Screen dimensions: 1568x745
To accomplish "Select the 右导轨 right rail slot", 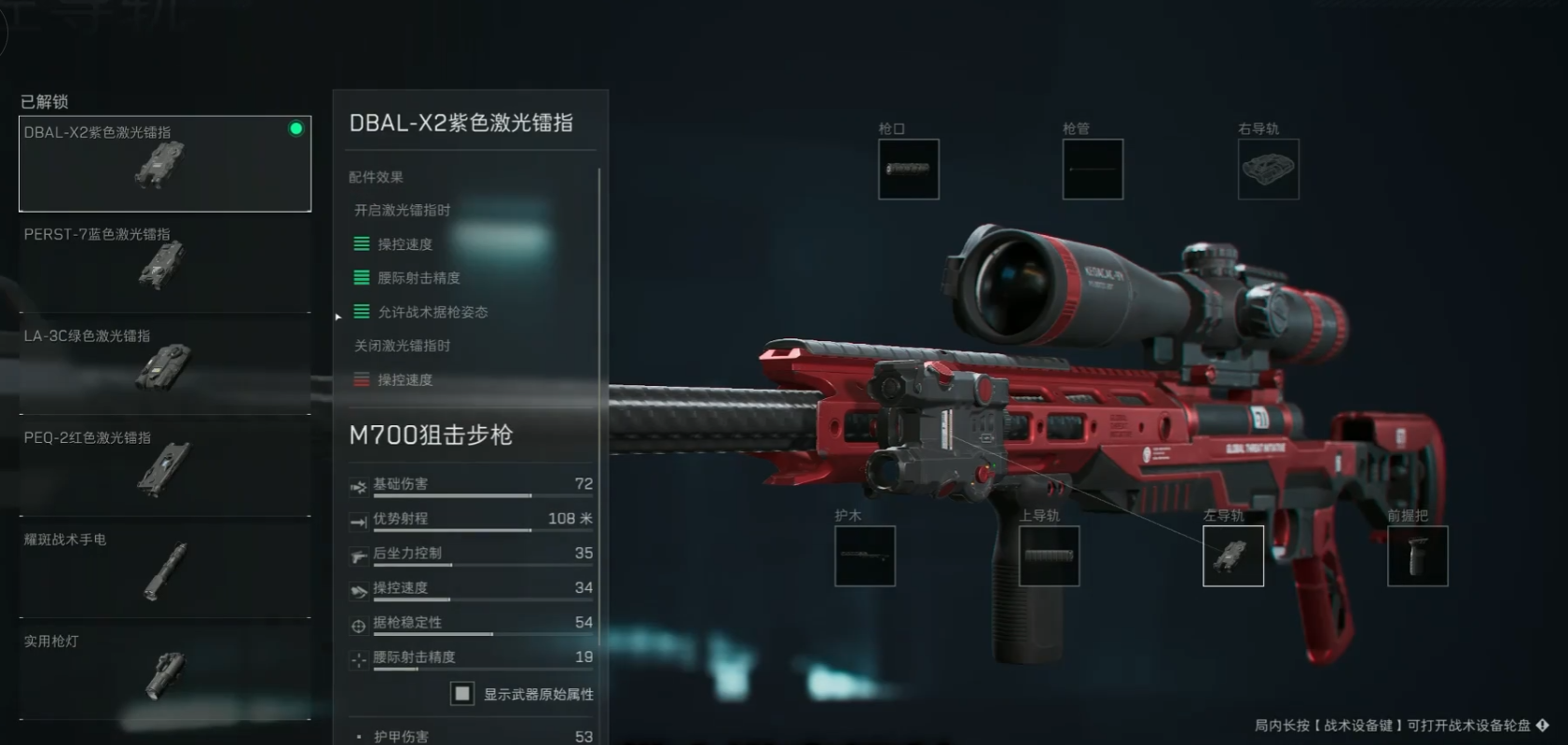I will point(1267,170).
